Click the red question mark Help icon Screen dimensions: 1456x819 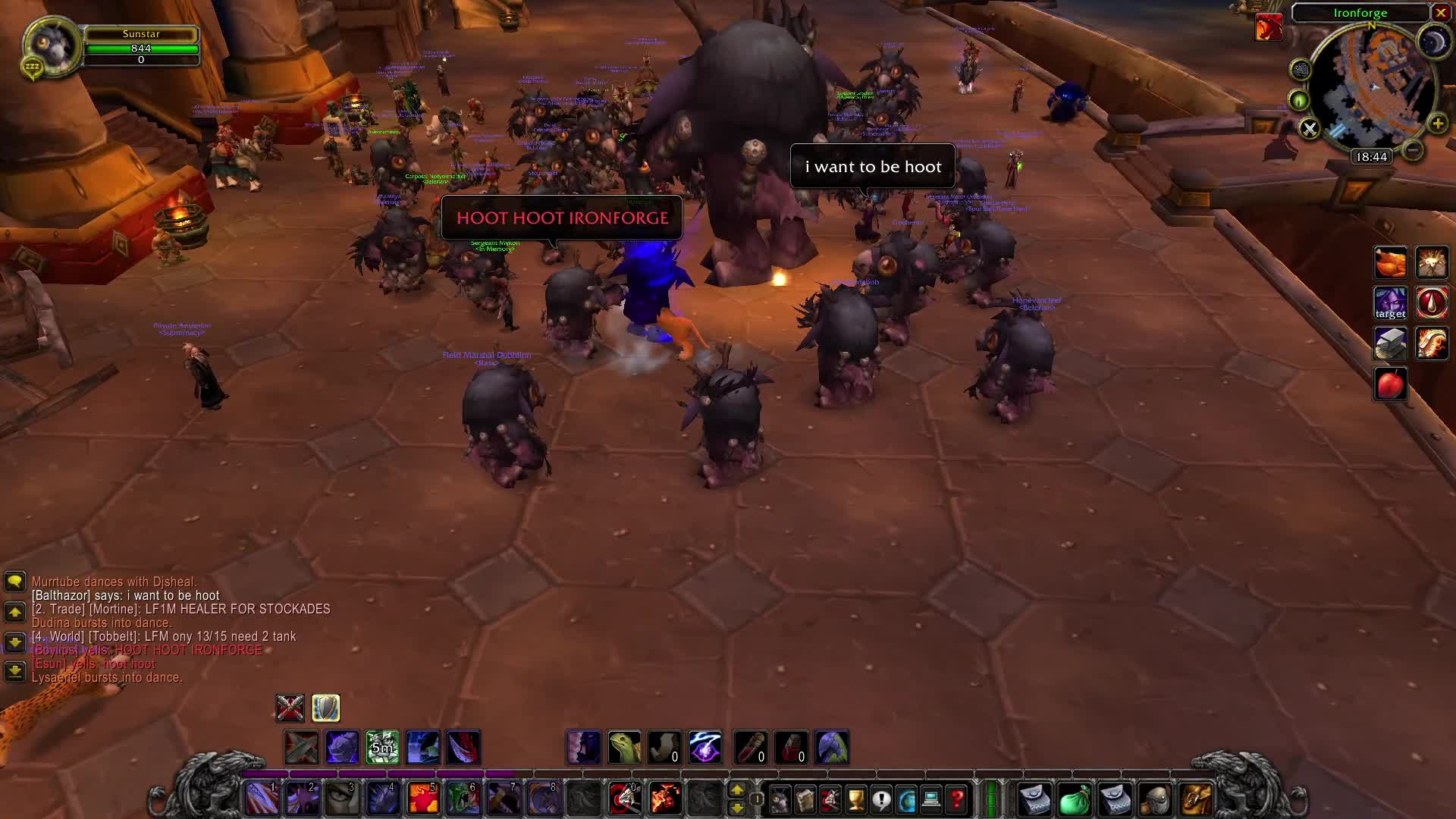[x=957, y=799]
